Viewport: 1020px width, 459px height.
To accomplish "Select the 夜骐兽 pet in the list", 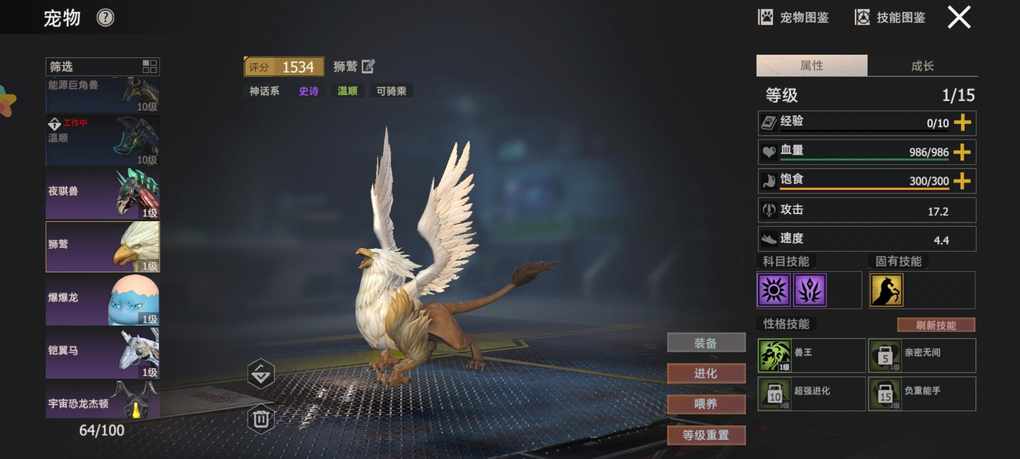I will 102,192.
